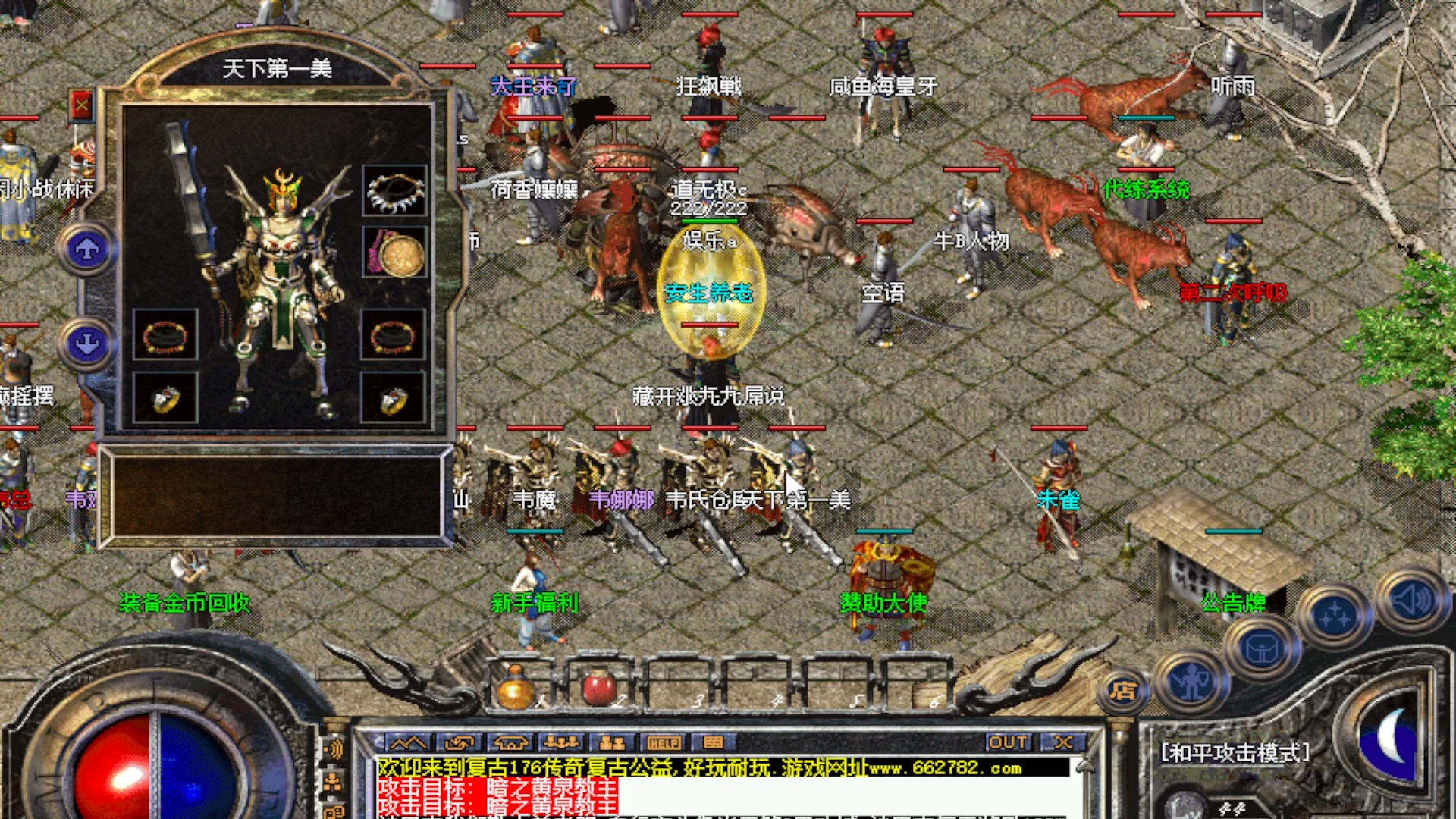Open the 店 shop button

1123,691
